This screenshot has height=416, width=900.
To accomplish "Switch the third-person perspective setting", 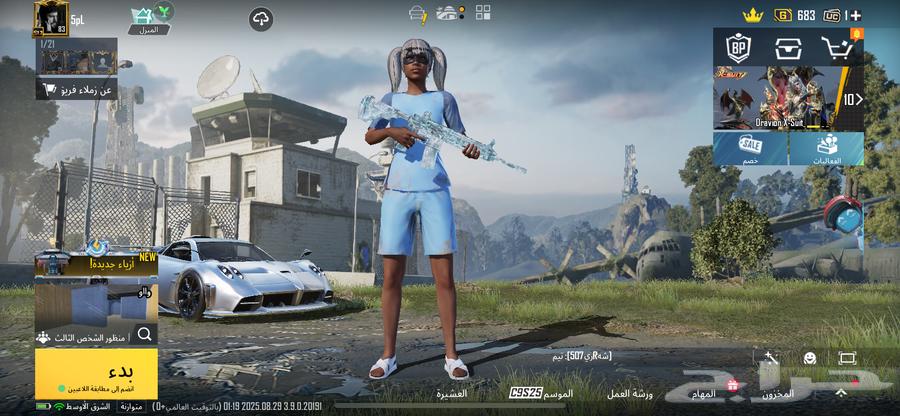I will coord(96,335).
